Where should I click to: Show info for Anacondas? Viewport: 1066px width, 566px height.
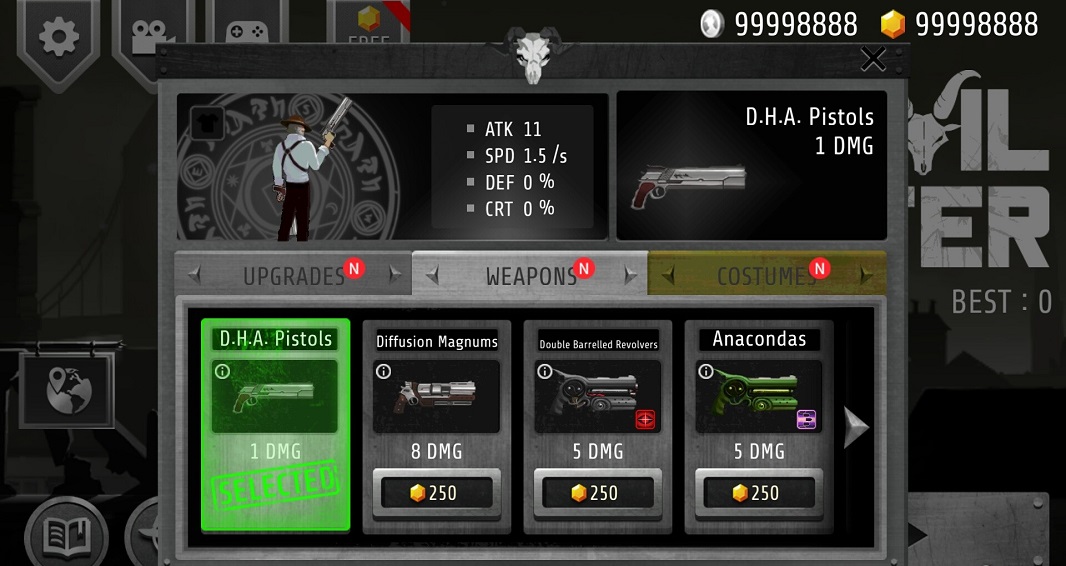706,372
